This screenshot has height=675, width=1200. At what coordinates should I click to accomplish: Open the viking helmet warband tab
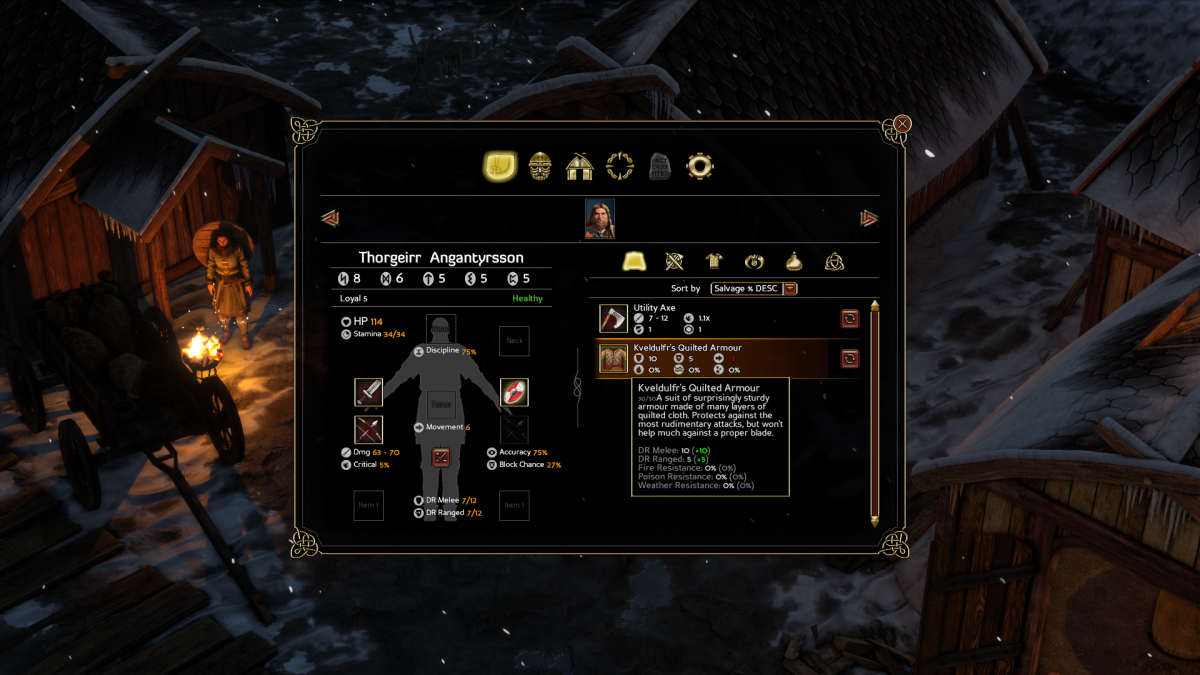(540, 166)
